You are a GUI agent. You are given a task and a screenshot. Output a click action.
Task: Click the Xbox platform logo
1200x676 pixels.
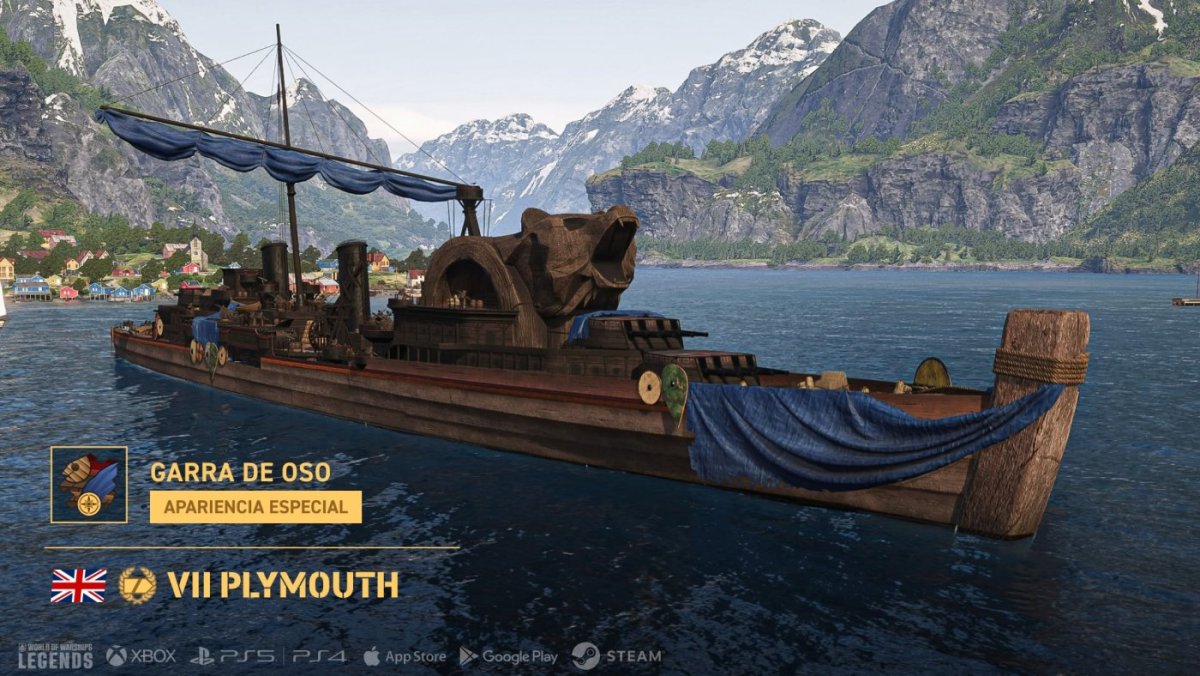pos(141,656)
